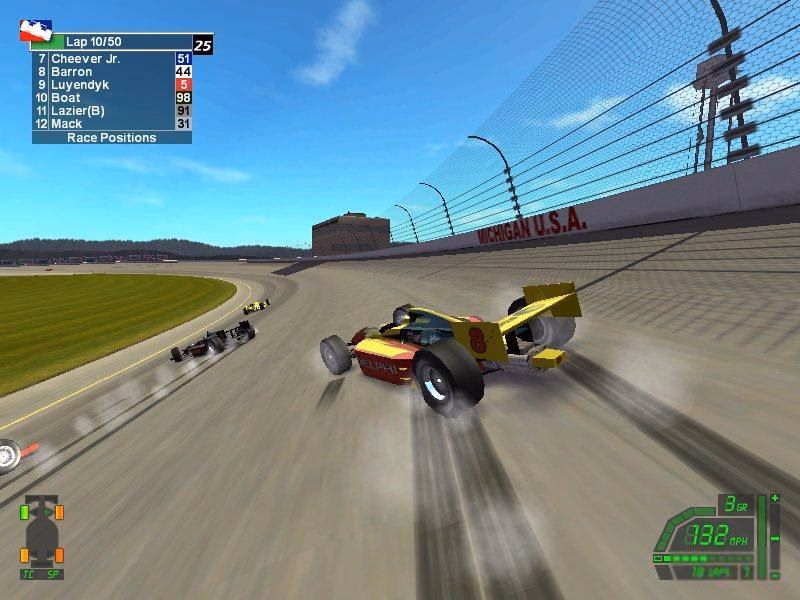Choose the Luyendyk standings entry
Viewport: 800px width, 600px height.
pyautogui.click(x=110, y=85)
